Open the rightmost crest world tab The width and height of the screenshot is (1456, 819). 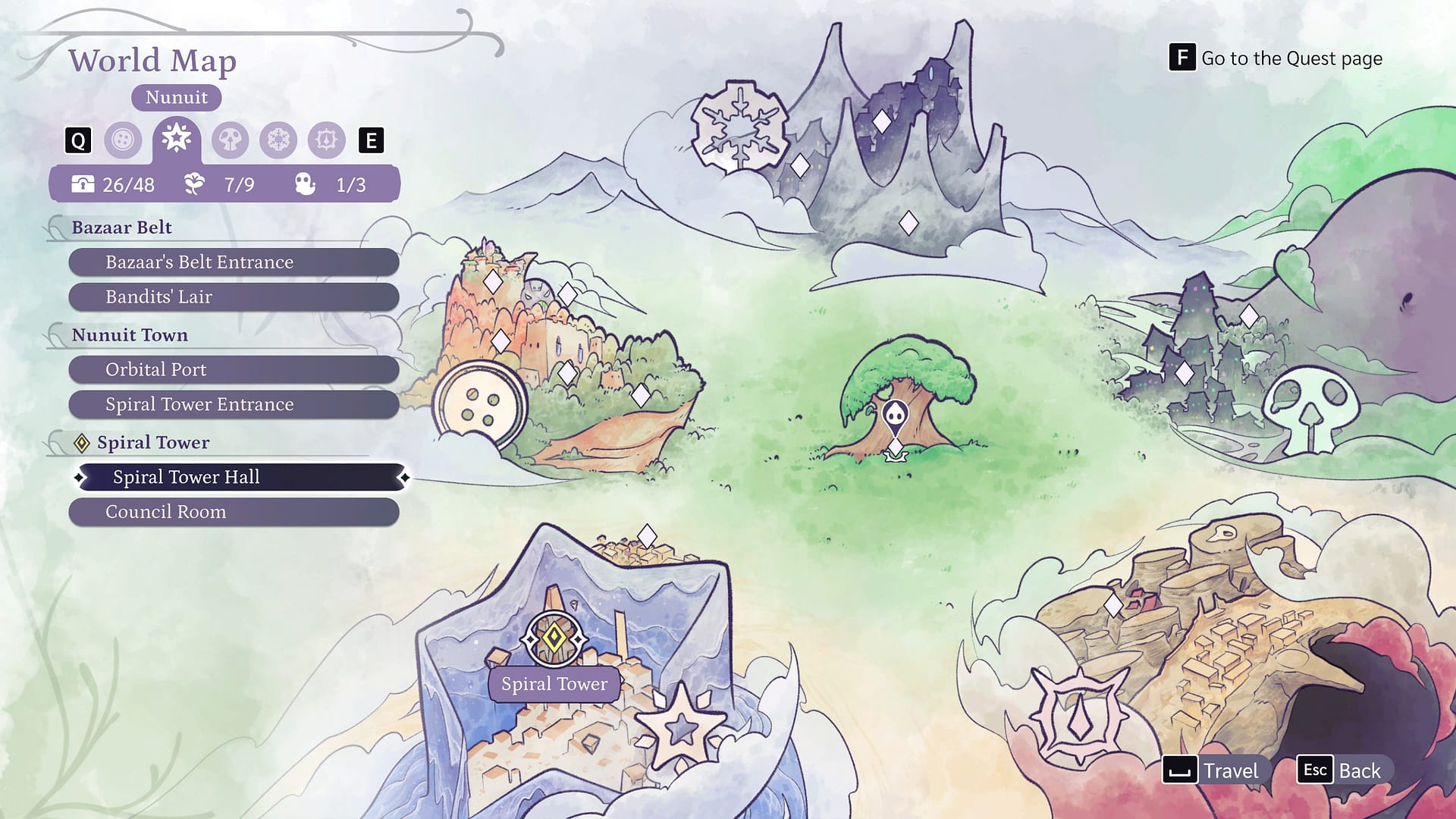pyautogui.click(x=327, y=140)
